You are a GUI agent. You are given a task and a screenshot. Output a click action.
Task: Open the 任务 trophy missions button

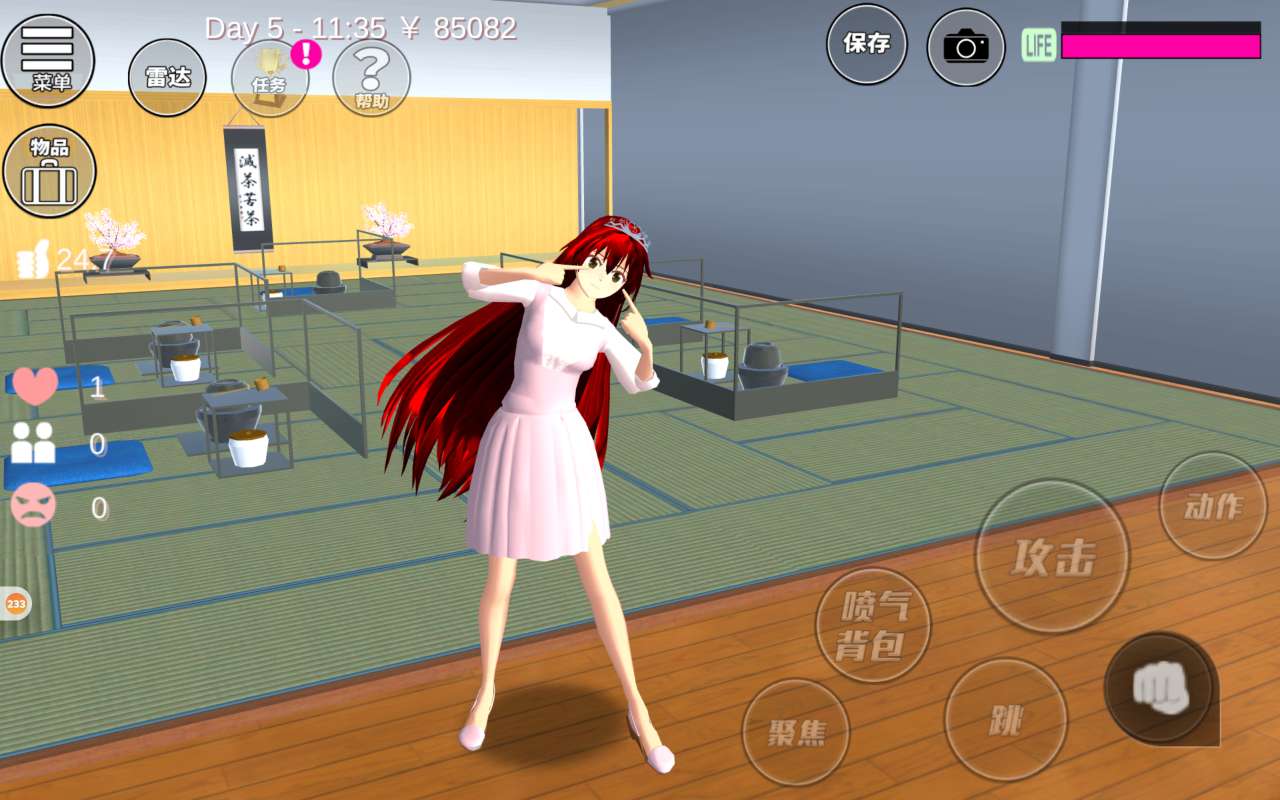point(270,78)
